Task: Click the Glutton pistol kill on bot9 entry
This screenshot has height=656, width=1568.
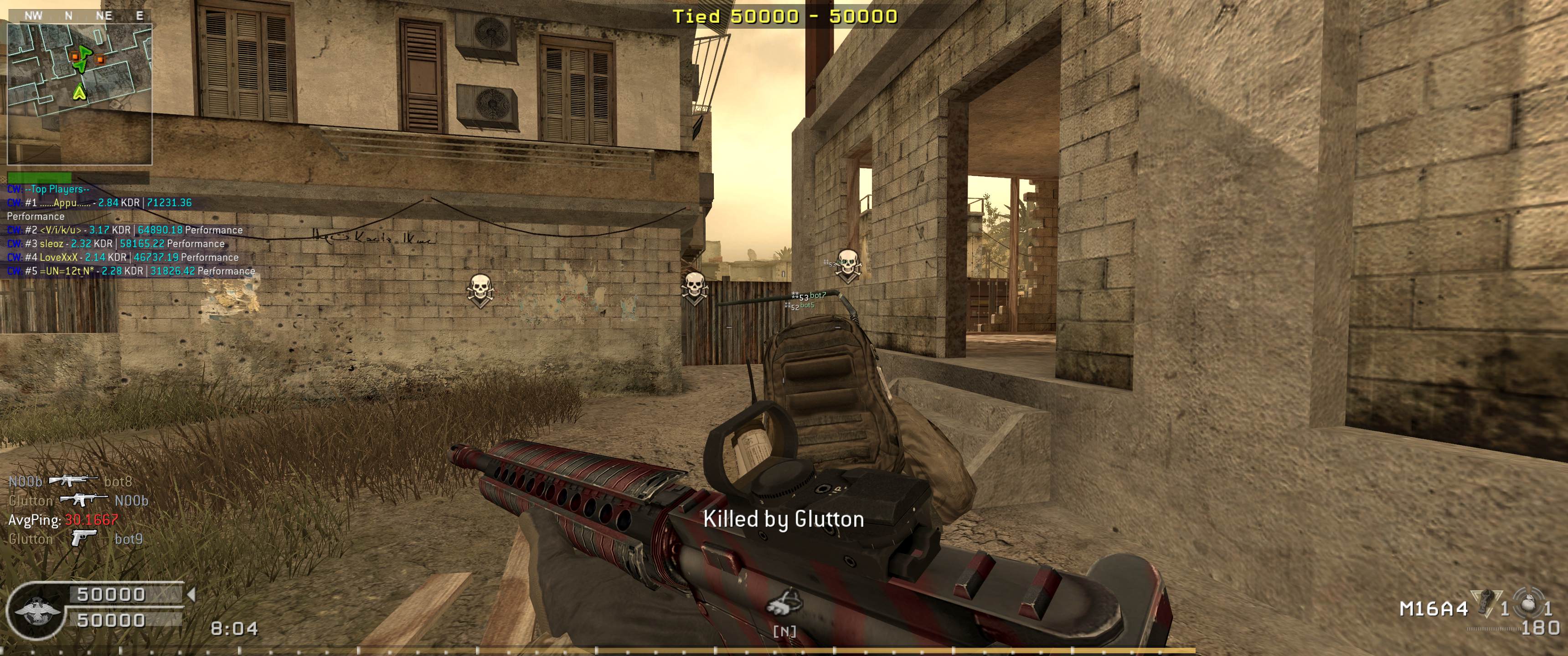Action: coord(76,538)
